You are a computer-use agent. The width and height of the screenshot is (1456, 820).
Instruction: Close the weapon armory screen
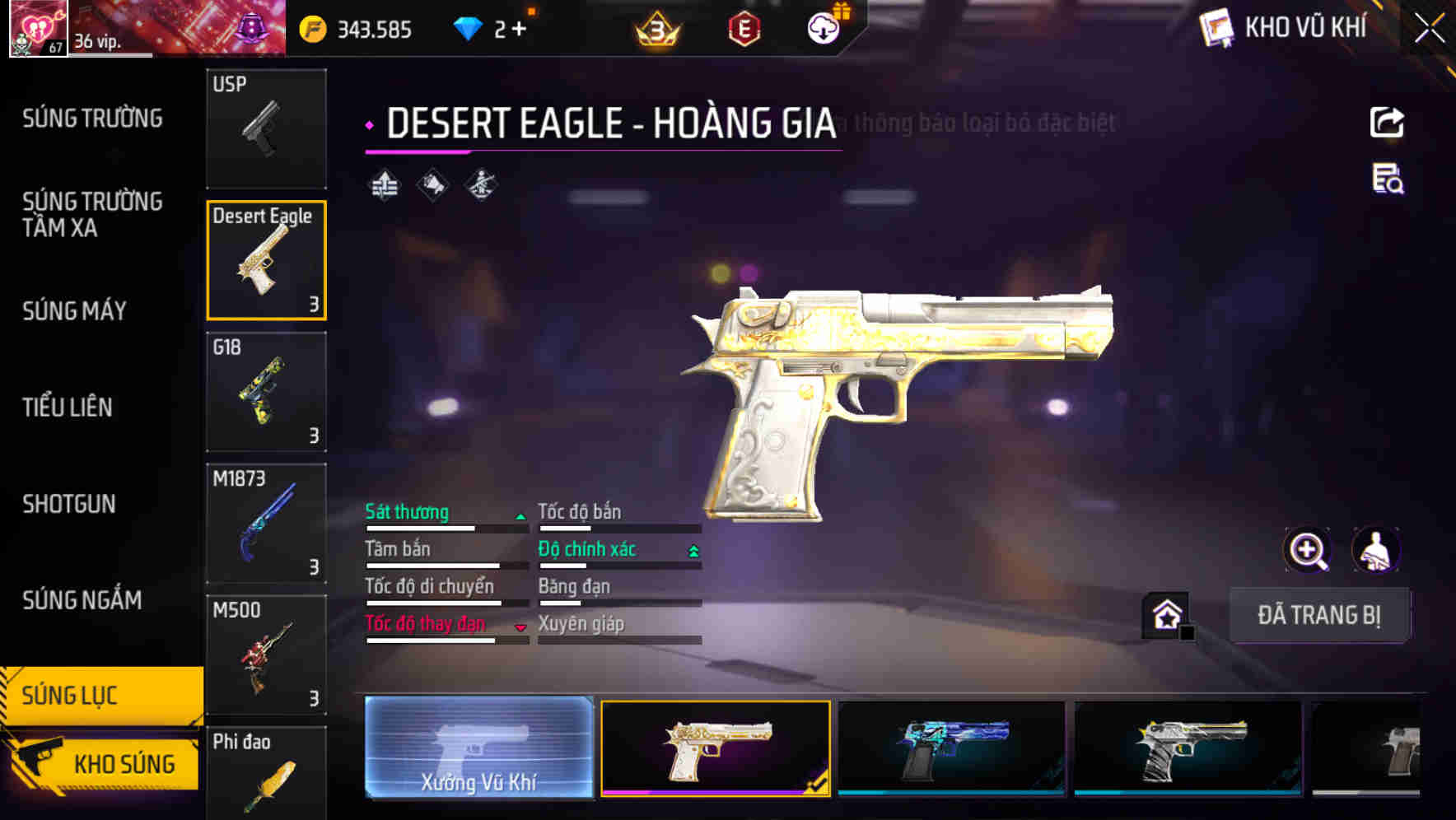tap(1429, 29)
